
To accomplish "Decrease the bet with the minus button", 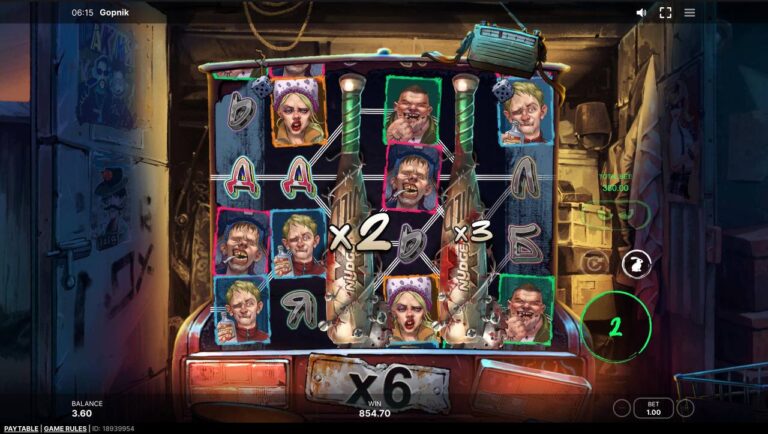I will pos(622,408).
